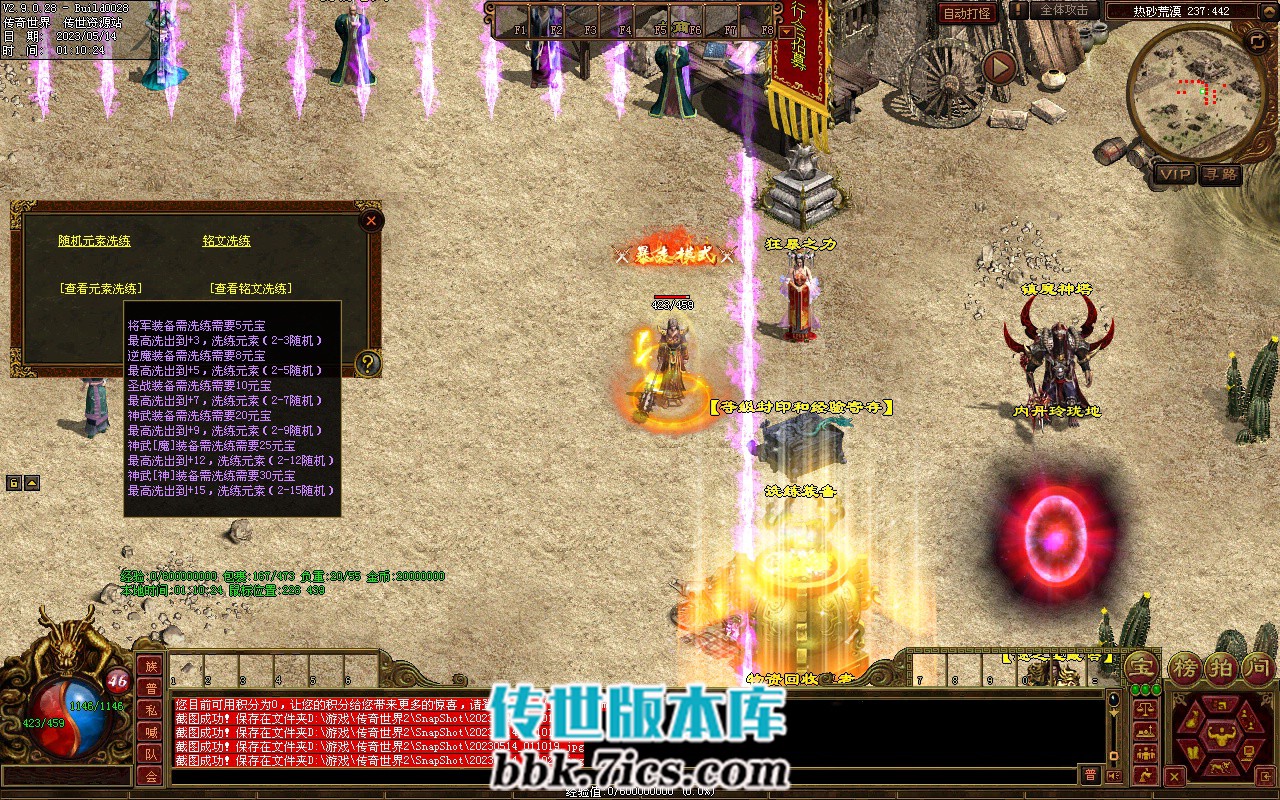The height and width of the screenshot is (800, 1280).
Task: Click the round play arrow button
Action: point(998,67)
